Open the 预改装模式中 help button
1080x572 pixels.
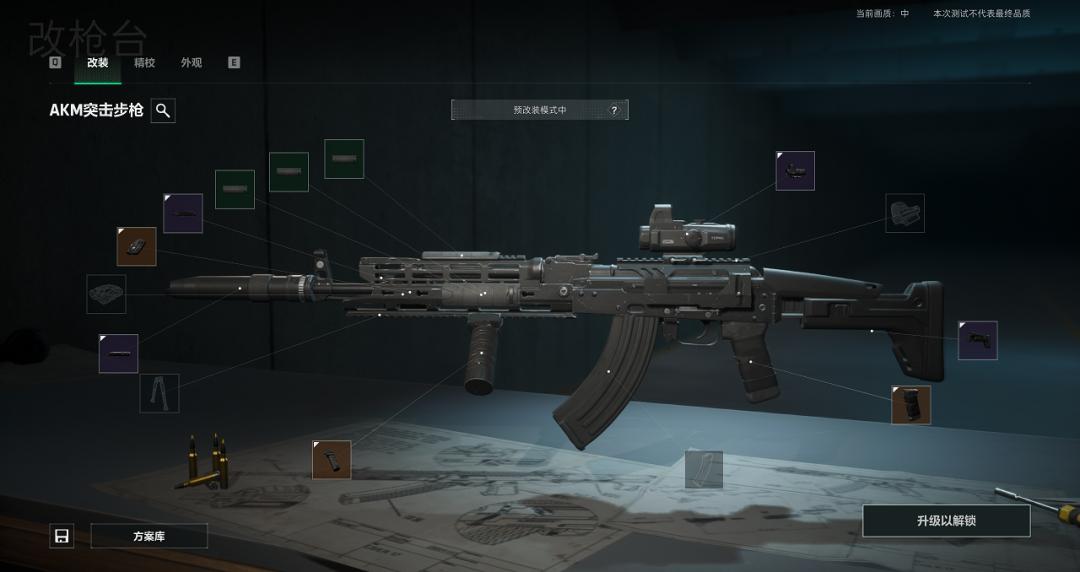pyautogui.click(x=614, y=110)
